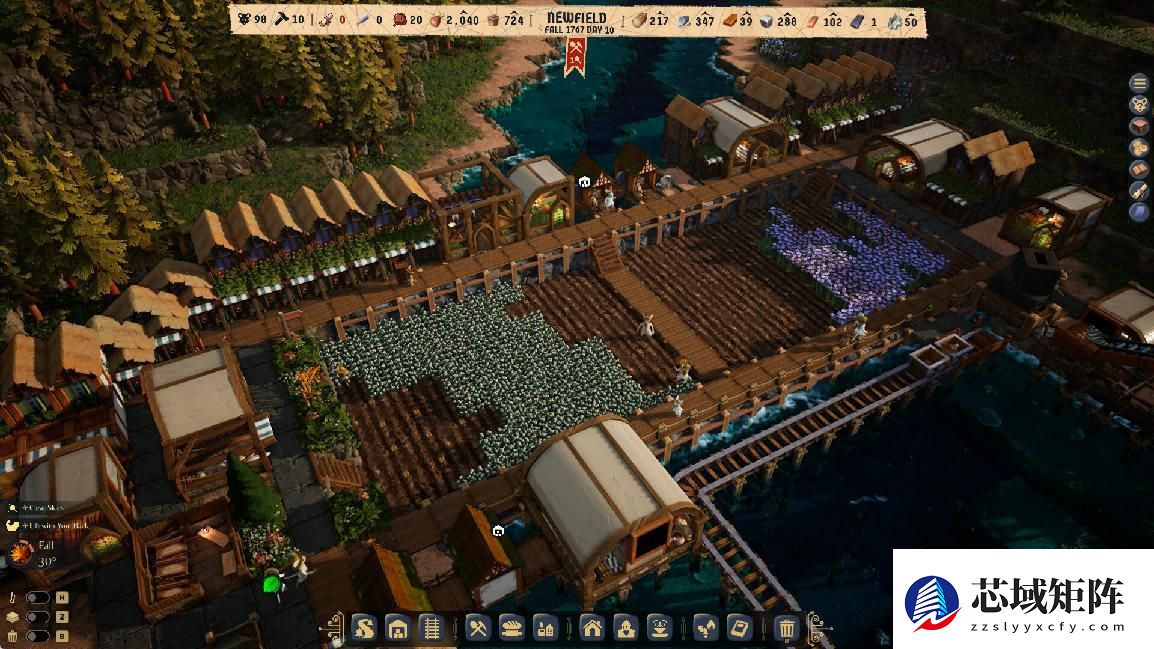Click the wooden crate resources icon
The image size is (1154, 649).
tap(1138, 126)
